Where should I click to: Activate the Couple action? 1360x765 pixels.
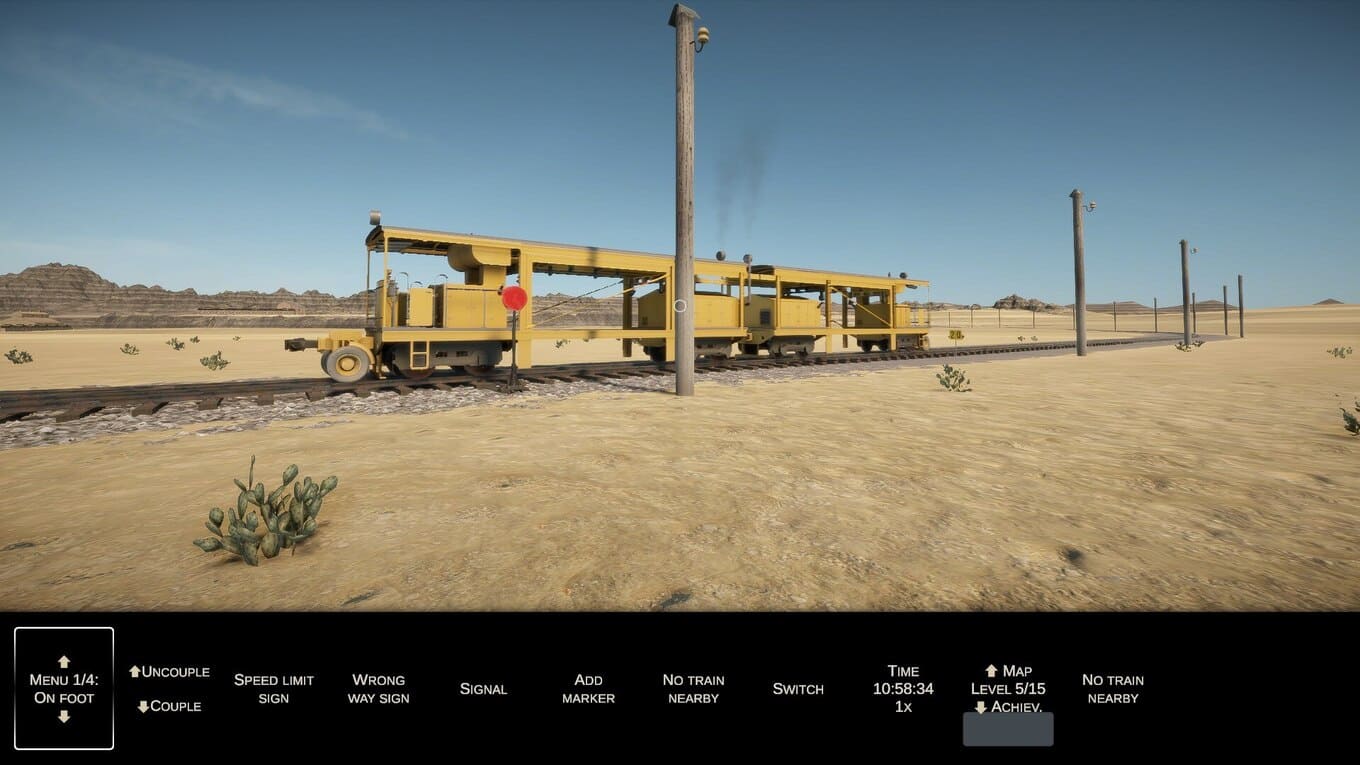(x=169, y=706)
